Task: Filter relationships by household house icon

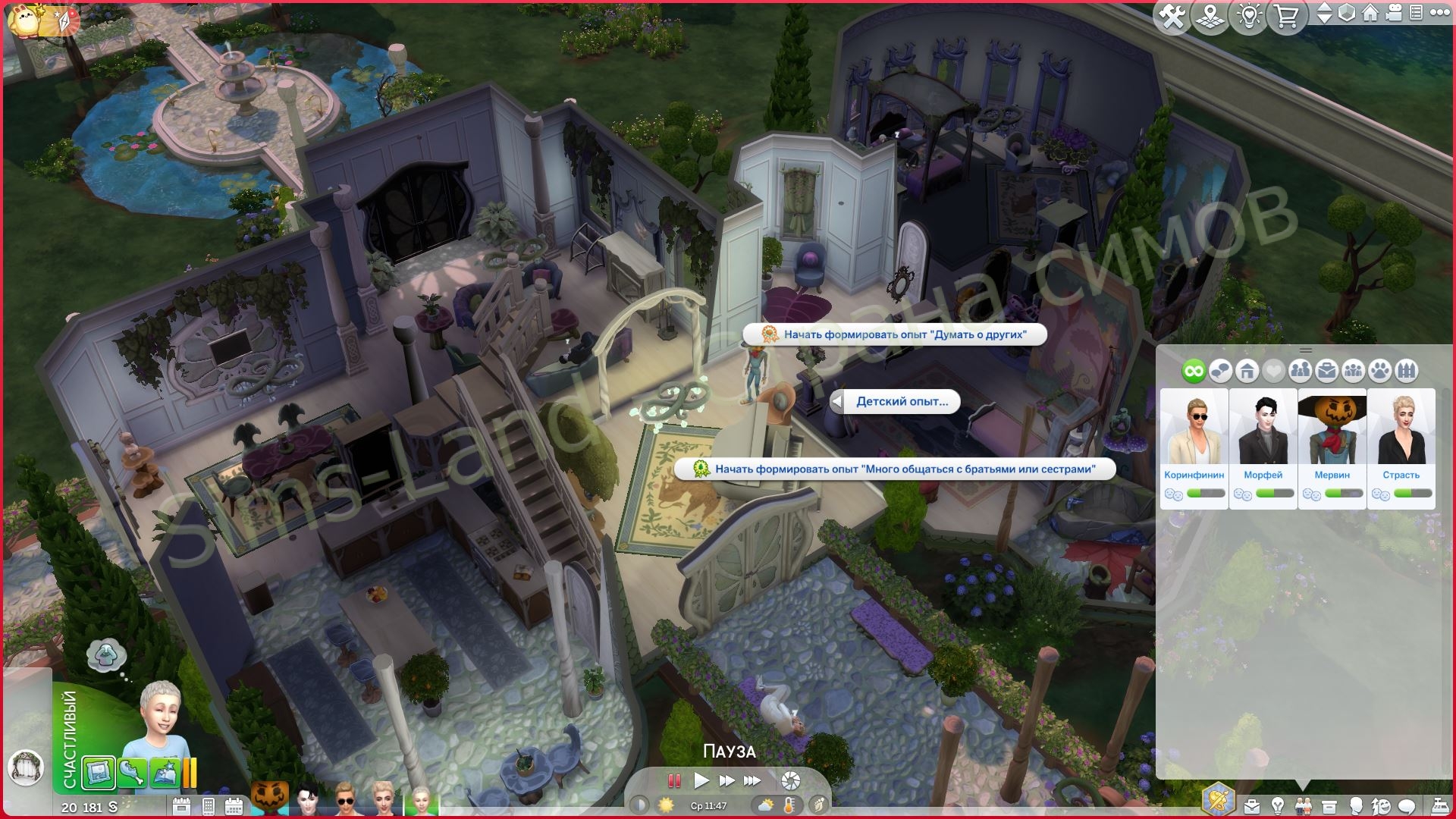Action: tap(1247, 371)
